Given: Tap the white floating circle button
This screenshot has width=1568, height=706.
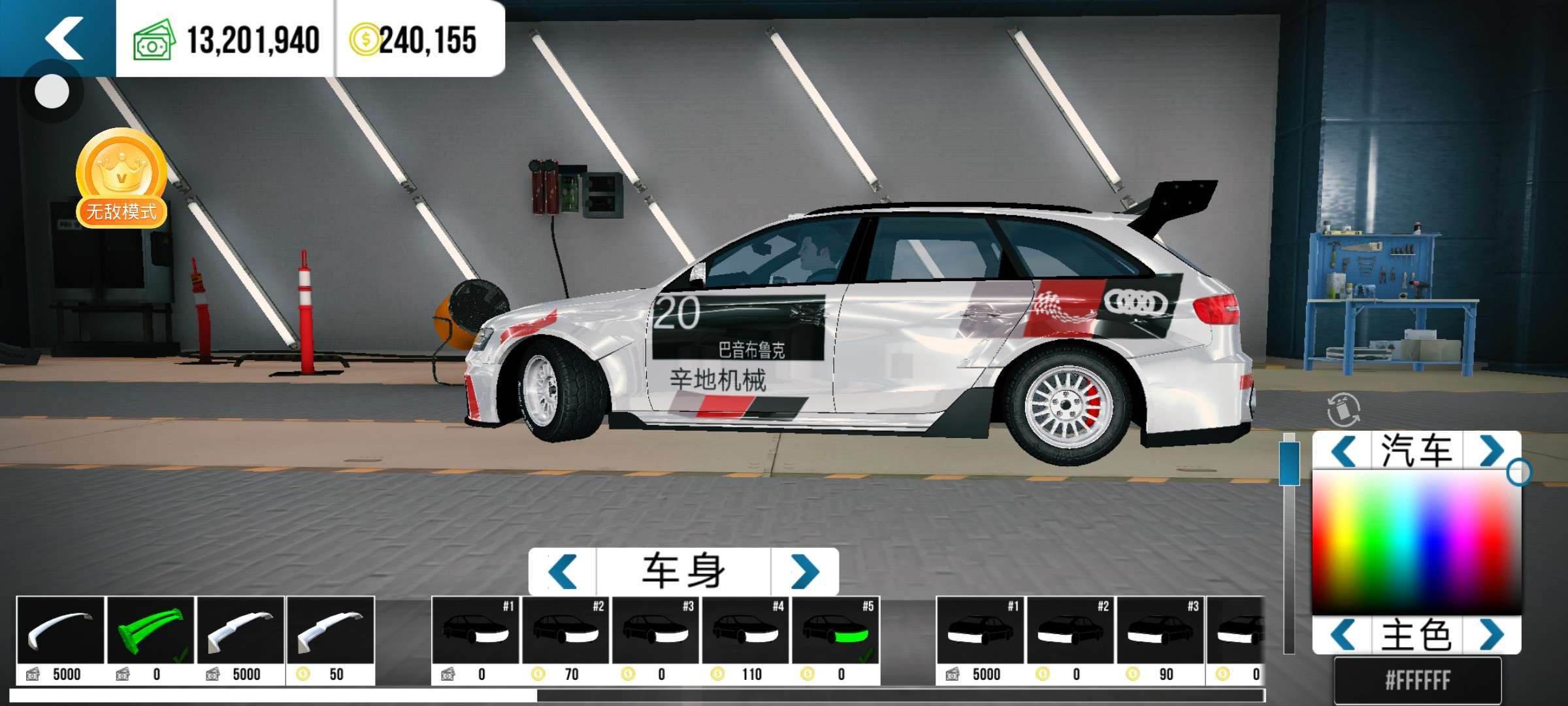Looking at the screenshot, I should coord(52,92).
